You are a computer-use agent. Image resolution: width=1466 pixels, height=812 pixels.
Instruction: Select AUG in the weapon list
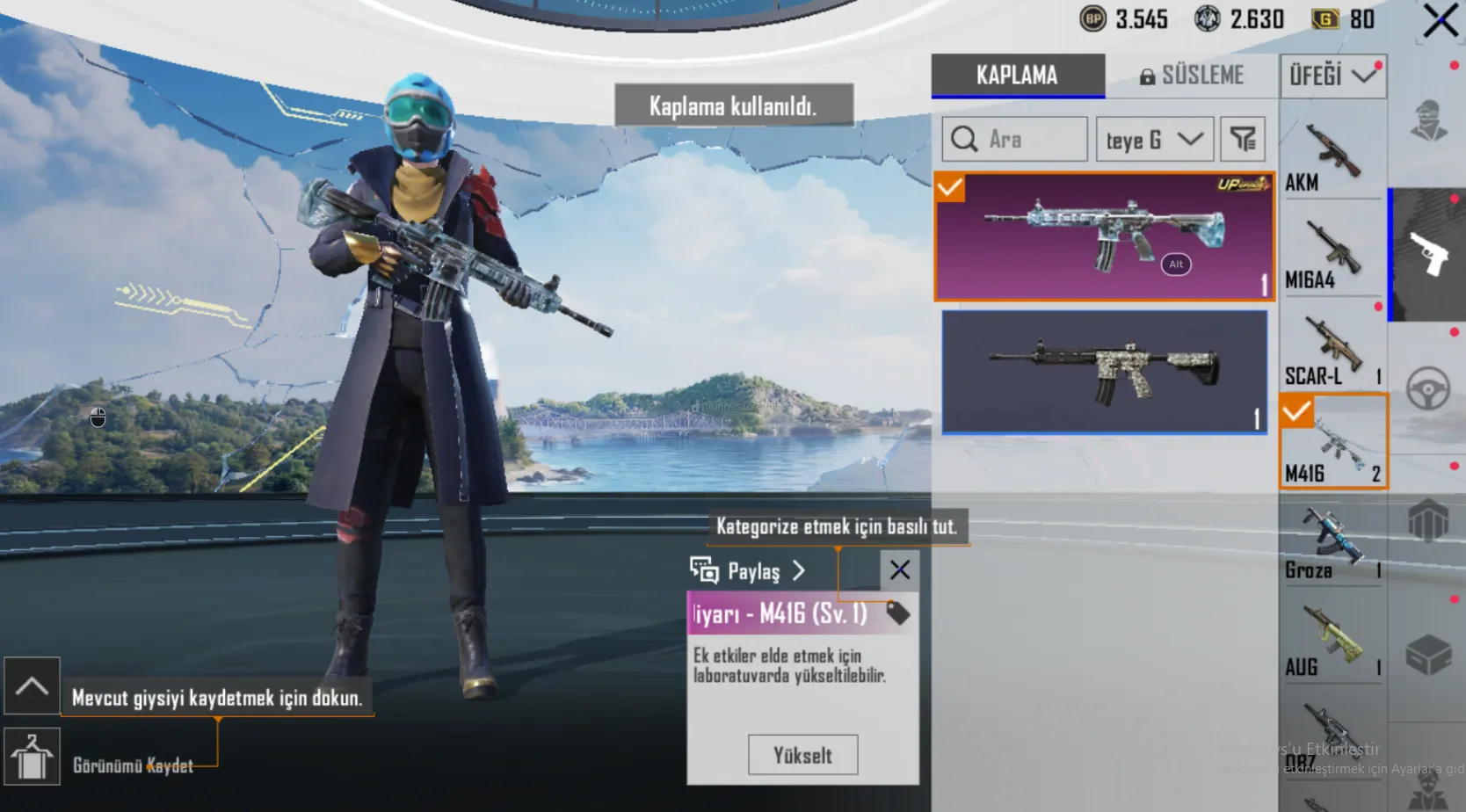tap(1332, 642)
